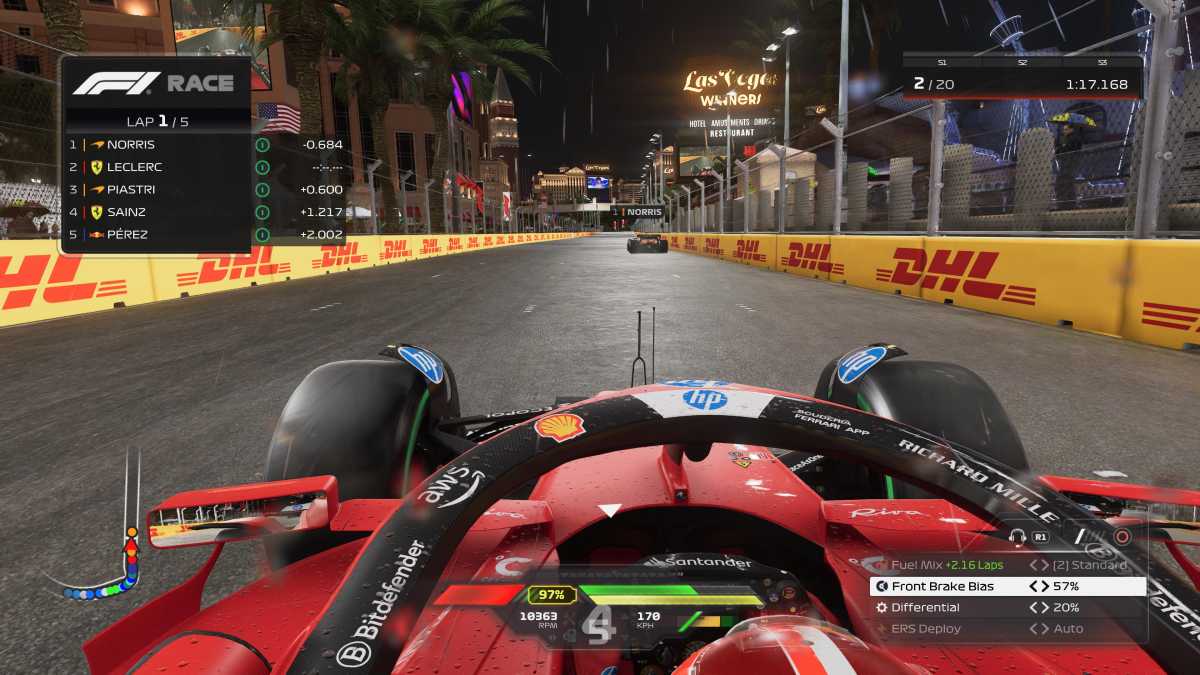Click Sainz's entry in the standings
This screenshot has width=1200, height=675.
tap(156, 212)
